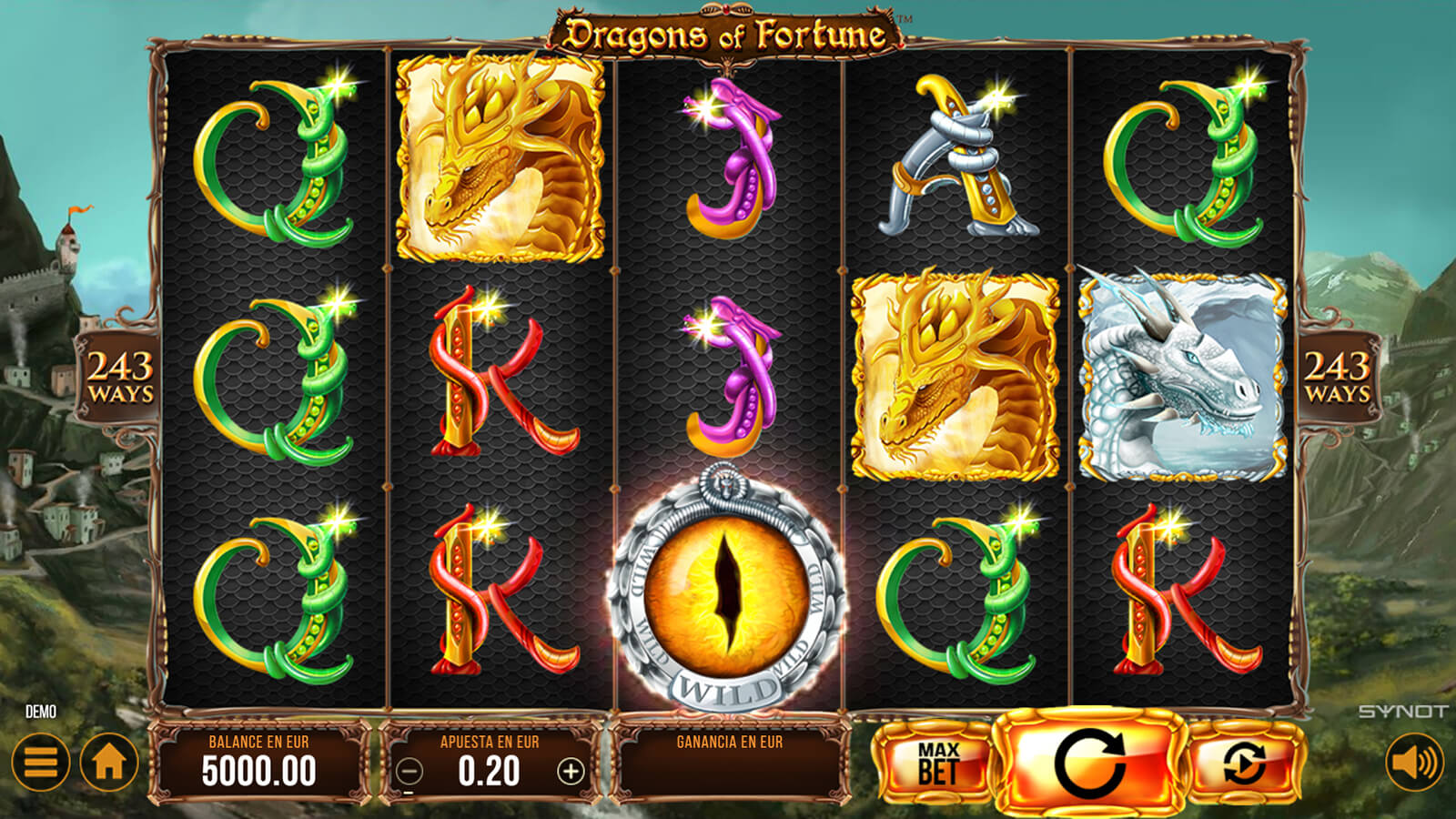Start autoplay with the circular arrows button
The width and height of the screenshot is (1456, 819).
pyautogui.click(x=1244, y=763)
